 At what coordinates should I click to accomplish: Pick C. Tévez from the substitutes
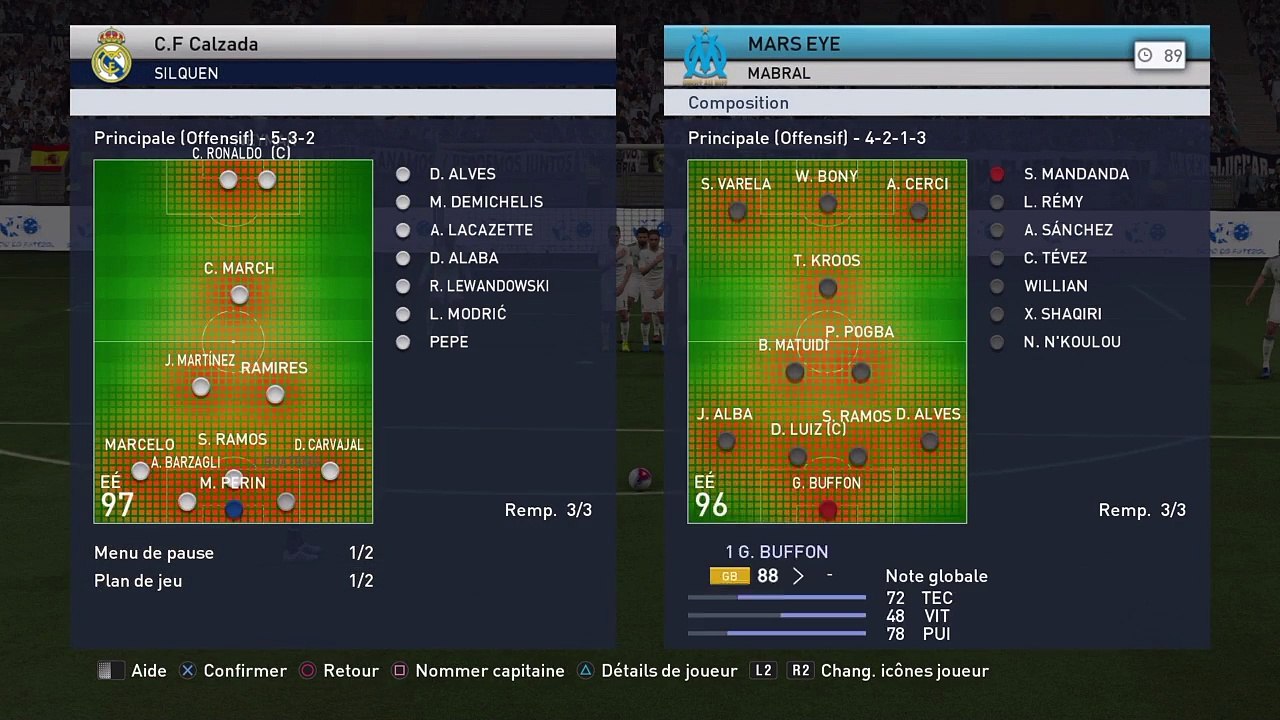coord(1055,258)
